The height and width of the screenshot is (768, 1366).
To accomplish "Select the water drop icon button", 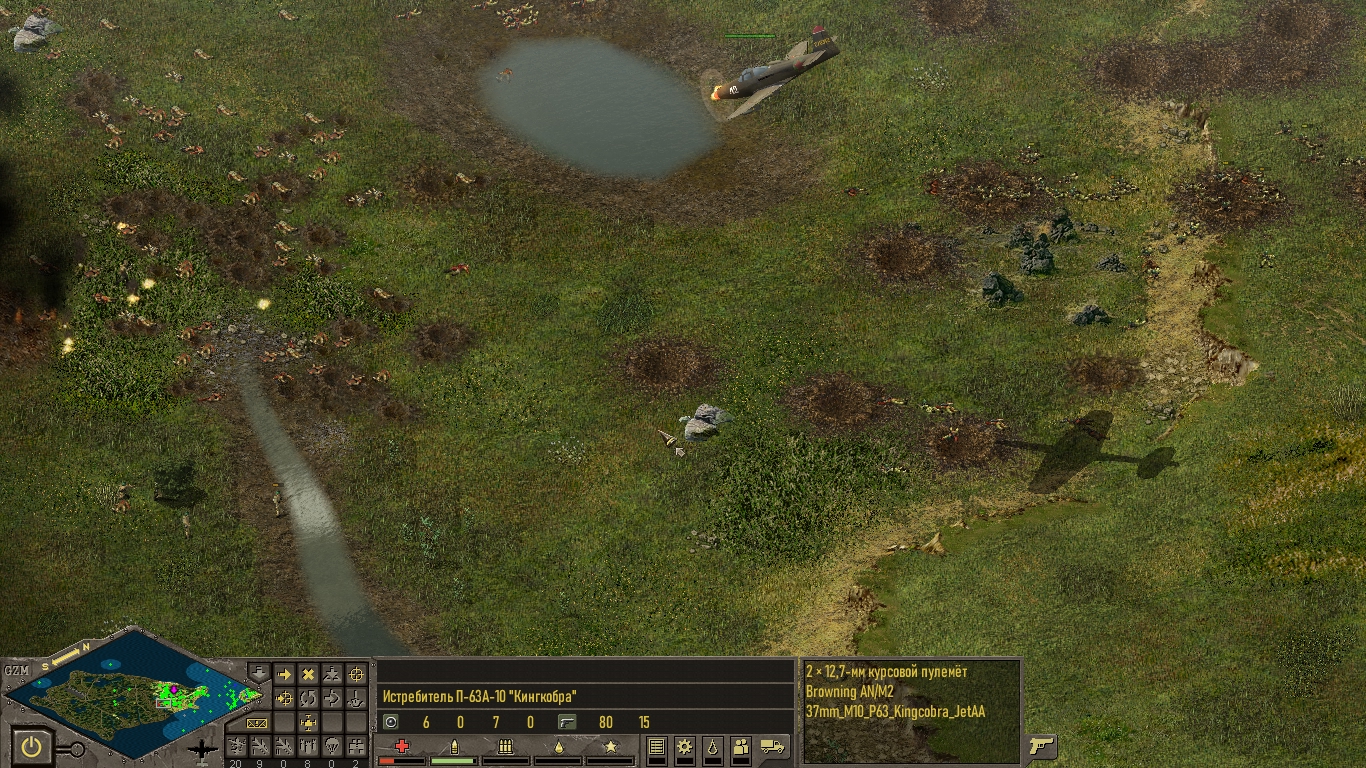I will click(713, 746).
